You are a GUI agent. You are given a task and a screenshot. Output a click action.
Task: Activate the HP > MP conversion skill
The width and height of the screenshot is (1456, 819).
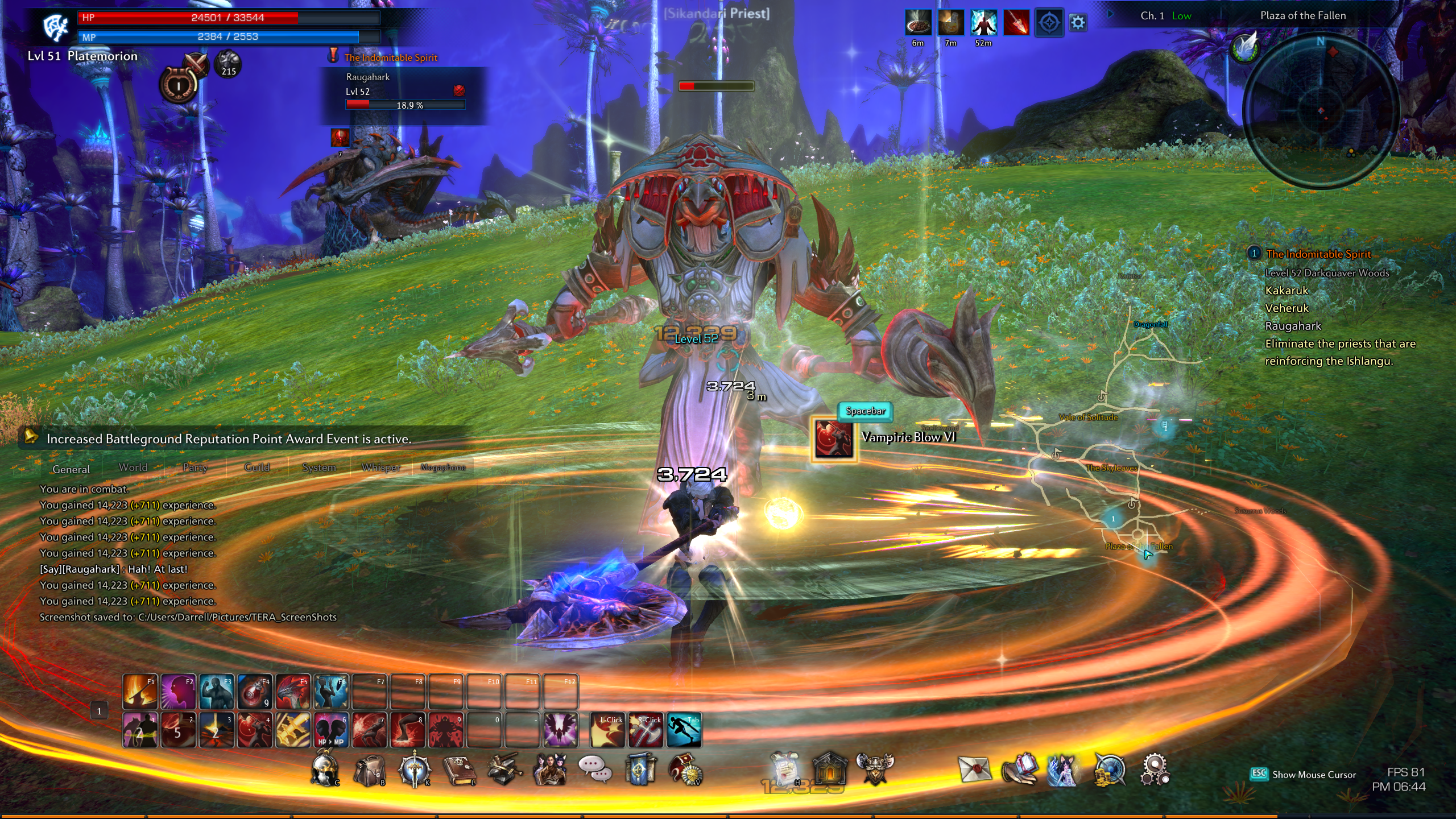pyautogui.click(x=331, y=730)
